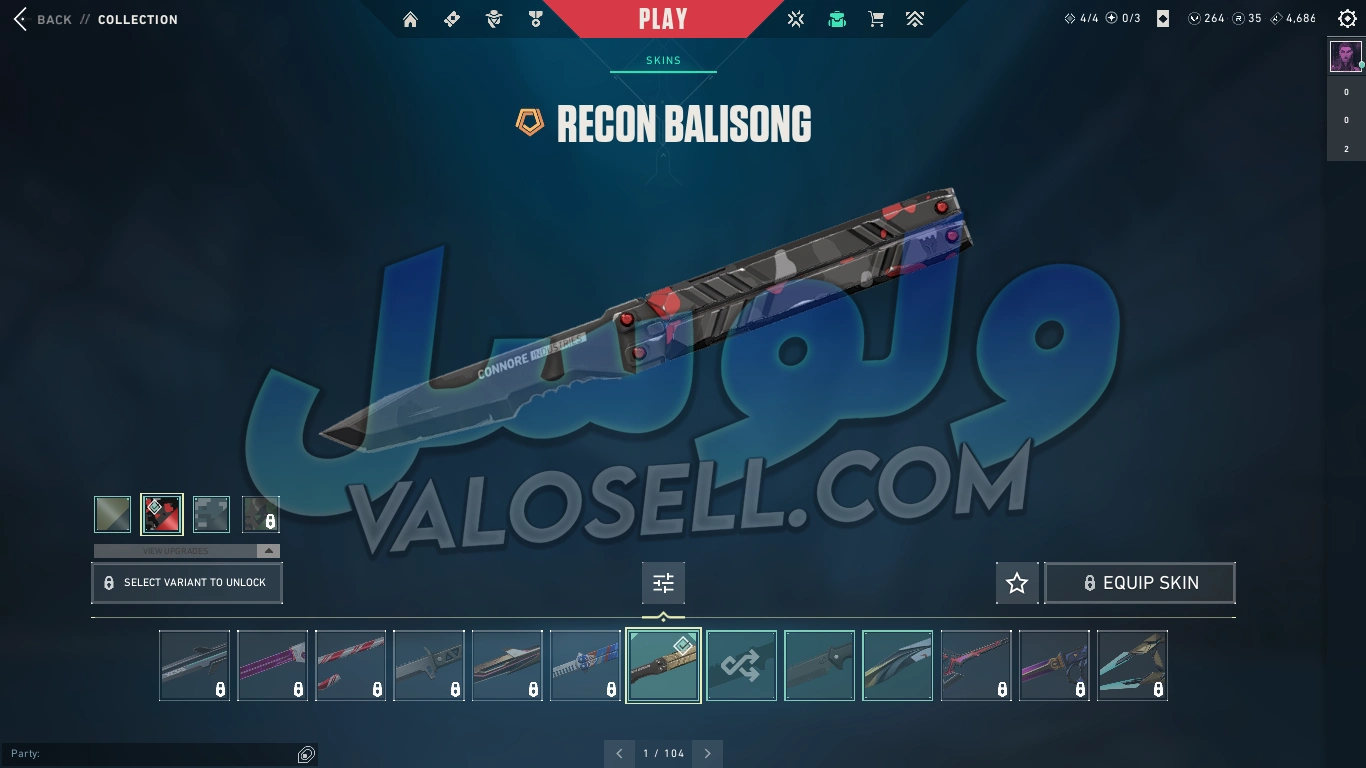Select the candy cane knife thumbnail
The height and width of the screenshot is (768, 1366).
351,665
